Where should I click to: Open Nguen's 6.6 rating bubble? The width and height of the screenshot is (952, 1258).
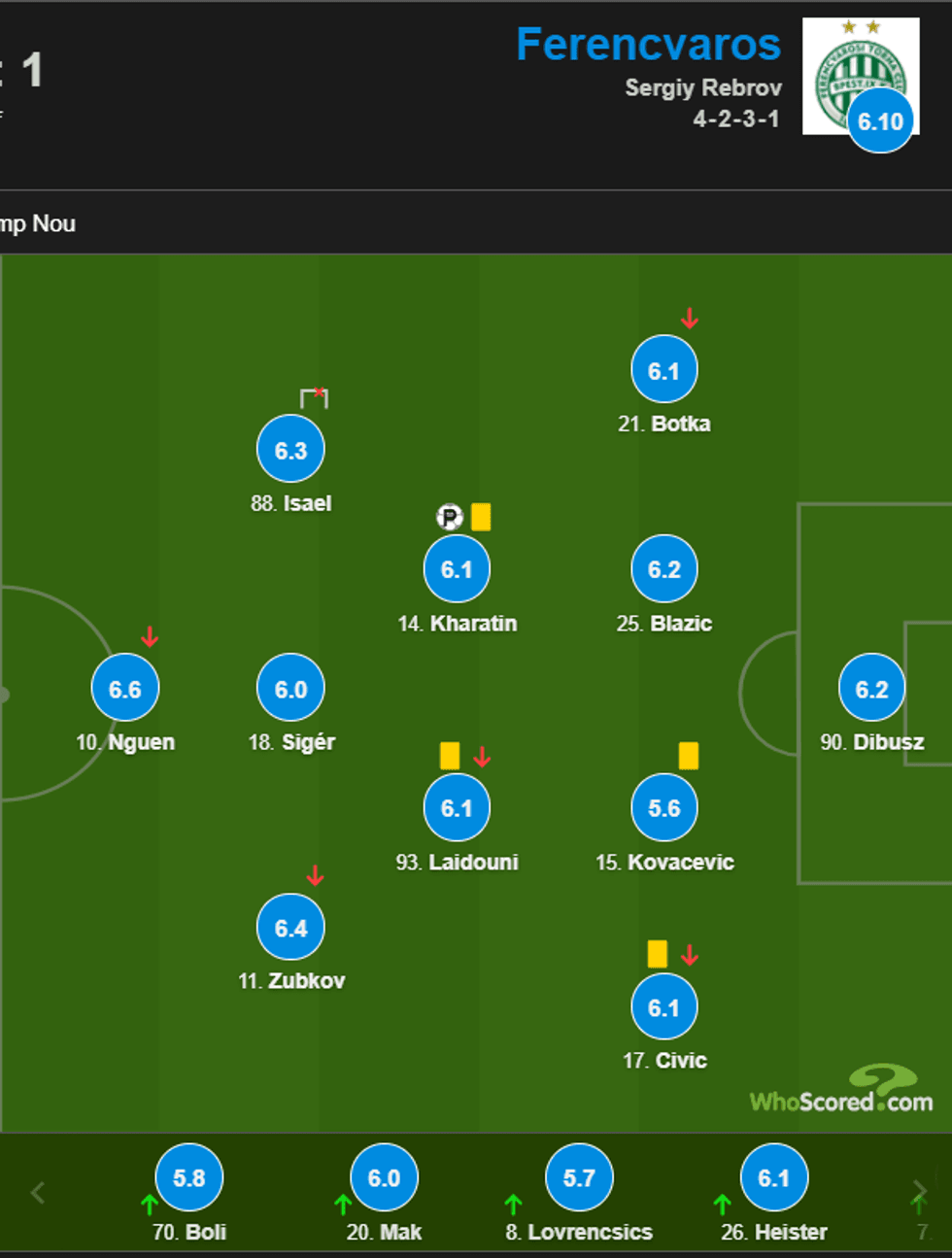(x=125, y=689)
